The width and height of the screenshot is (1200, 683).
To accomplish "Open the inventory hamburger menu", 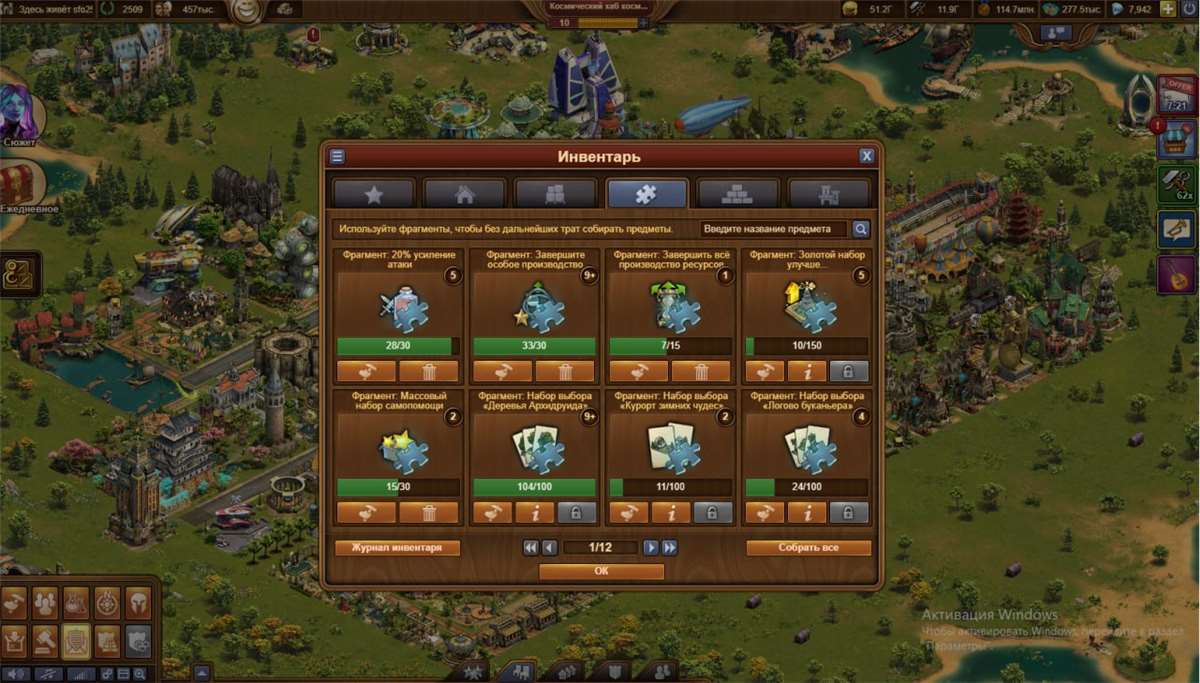I will pyautogui.click(x=337, y=156).
